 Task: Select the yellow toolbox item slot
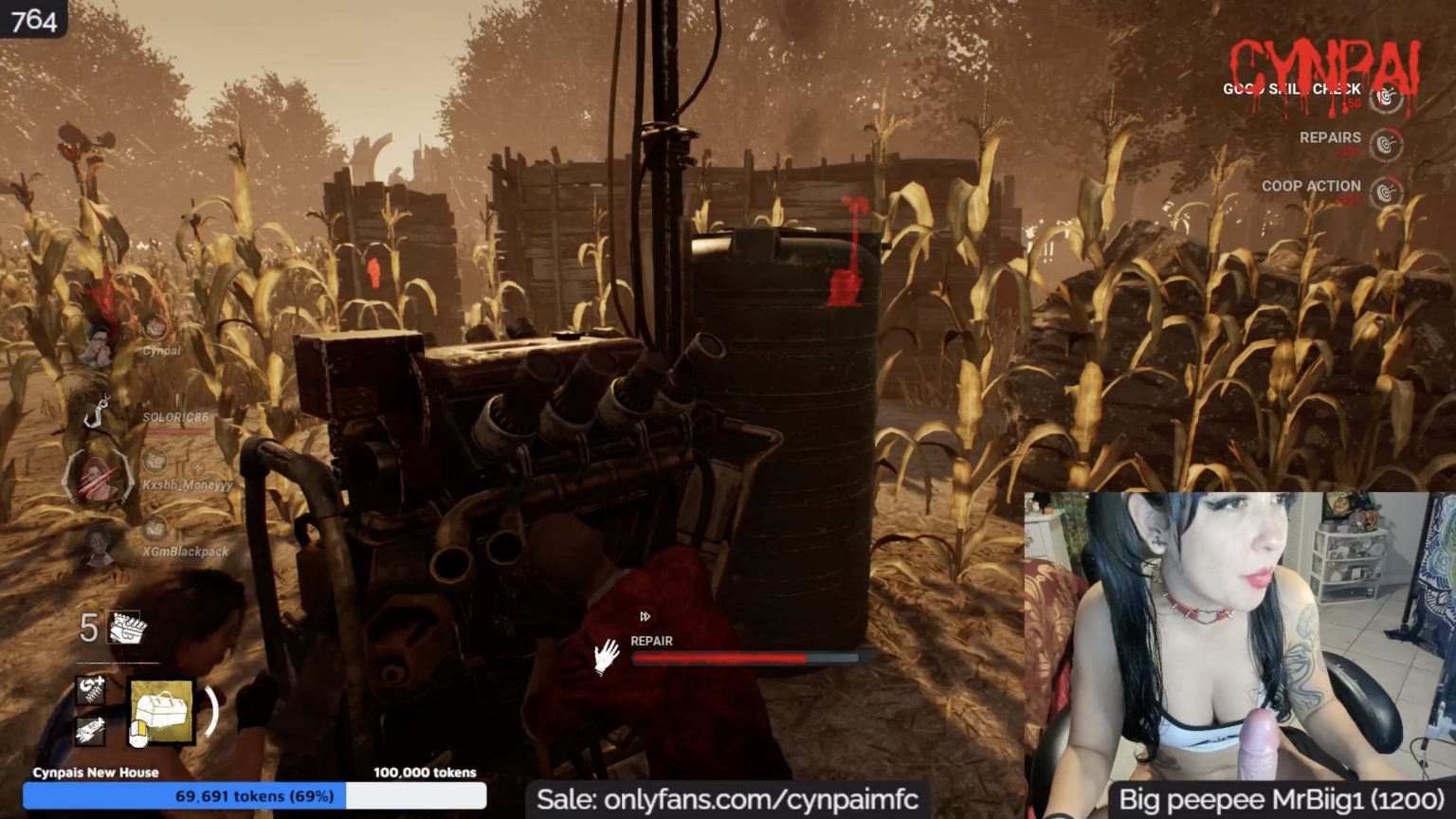161,712
